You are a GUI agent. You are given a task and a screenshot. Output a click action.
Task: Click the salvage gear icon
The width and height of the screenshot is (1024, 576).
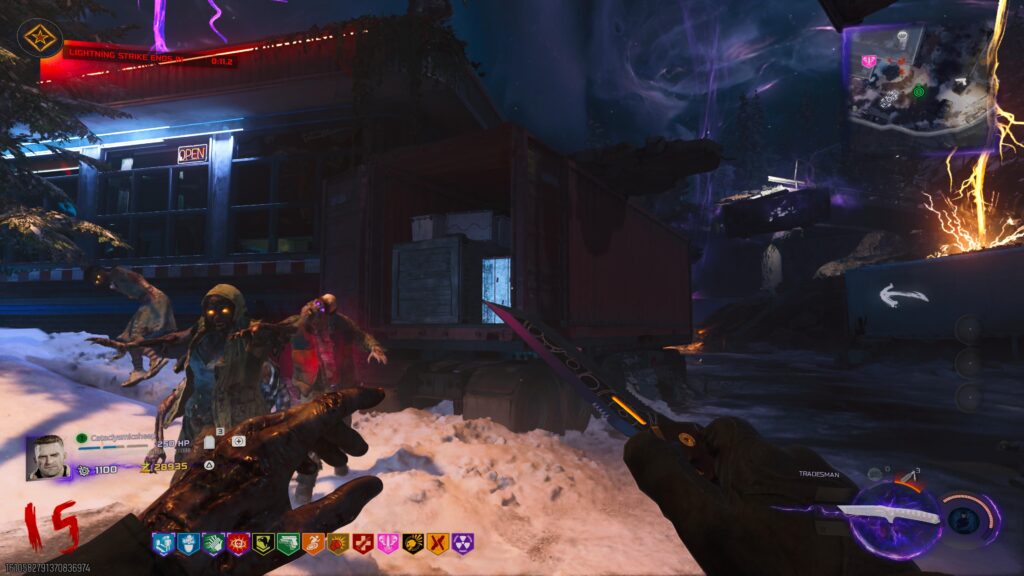[x=84, y=469]
